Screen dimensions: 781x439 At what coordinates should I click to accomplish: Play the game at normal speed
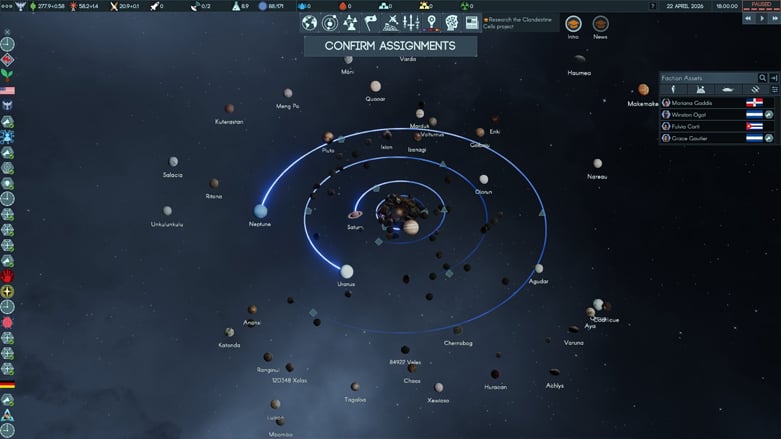761,19
